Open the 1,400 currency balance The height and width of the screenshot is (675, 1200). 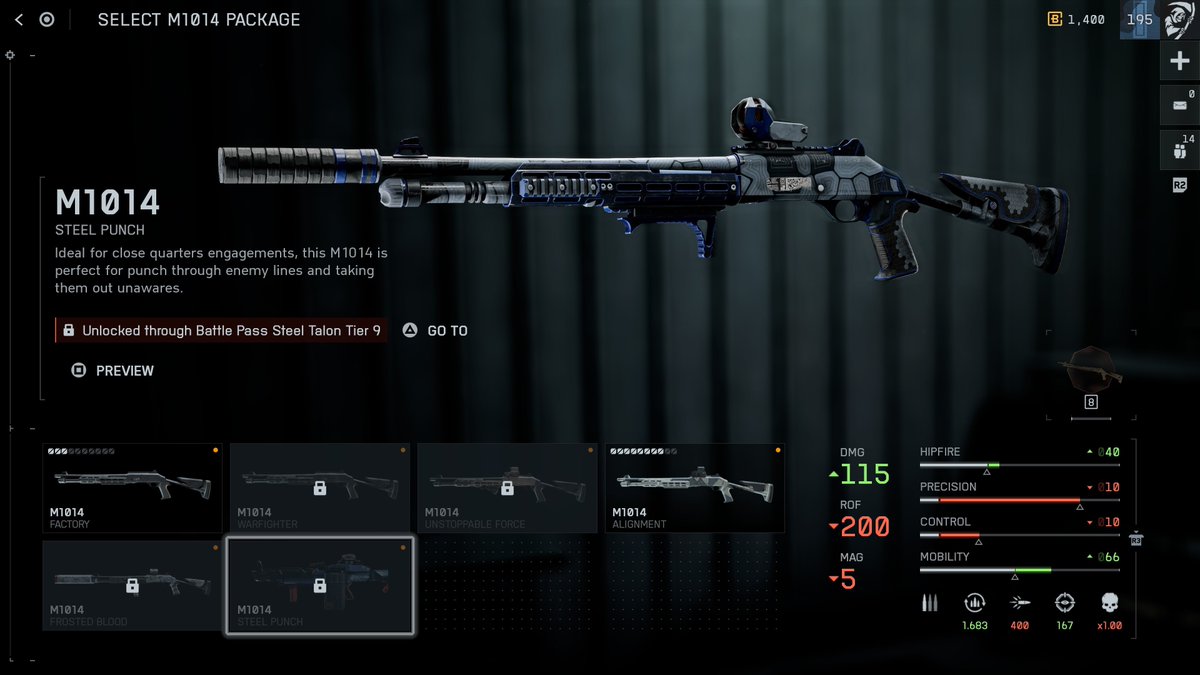(x=1075, y=19)
